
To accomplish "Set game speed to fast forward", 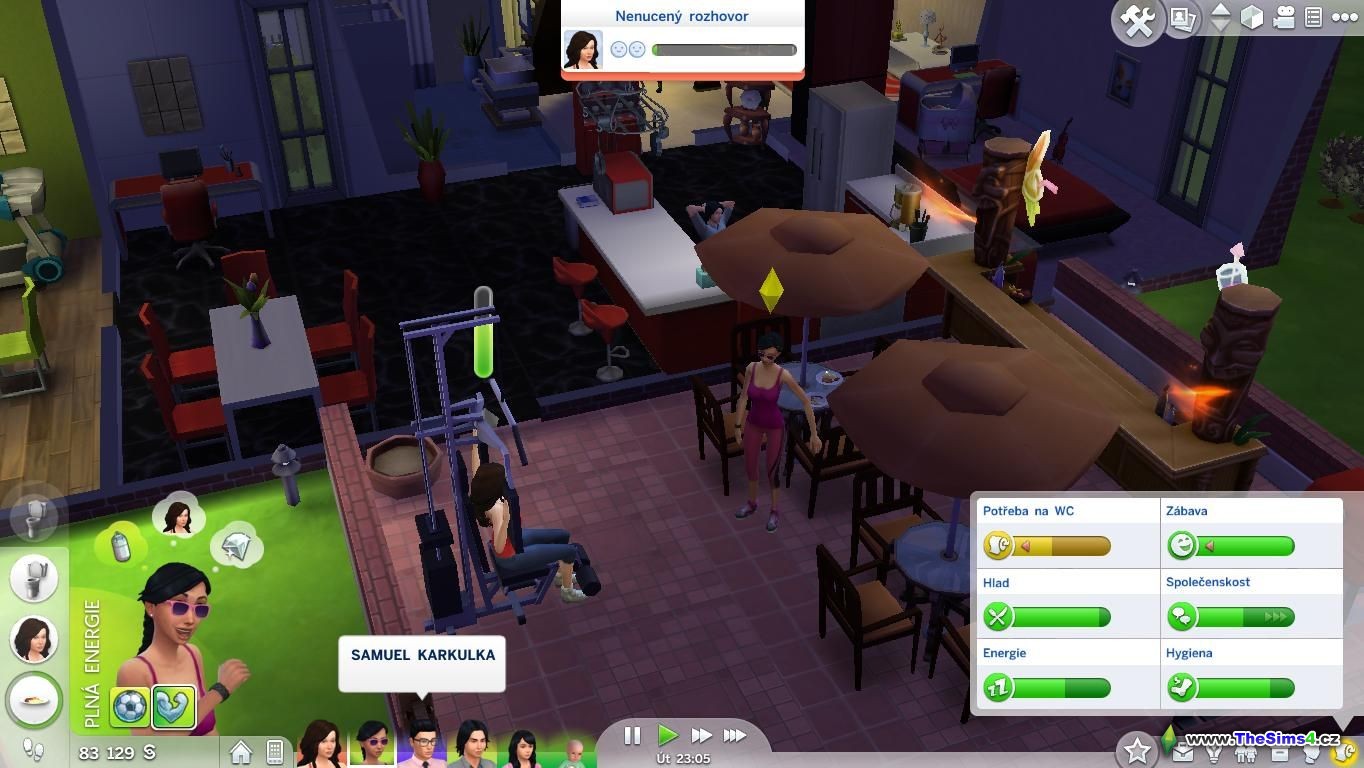I will click(701, 736).
